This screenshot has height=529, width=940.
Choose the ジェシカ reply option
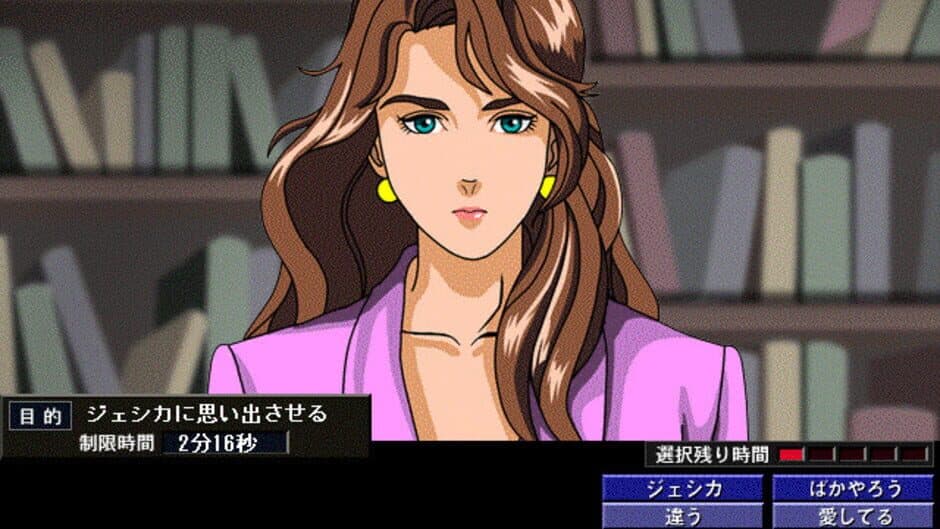point(684,489)
